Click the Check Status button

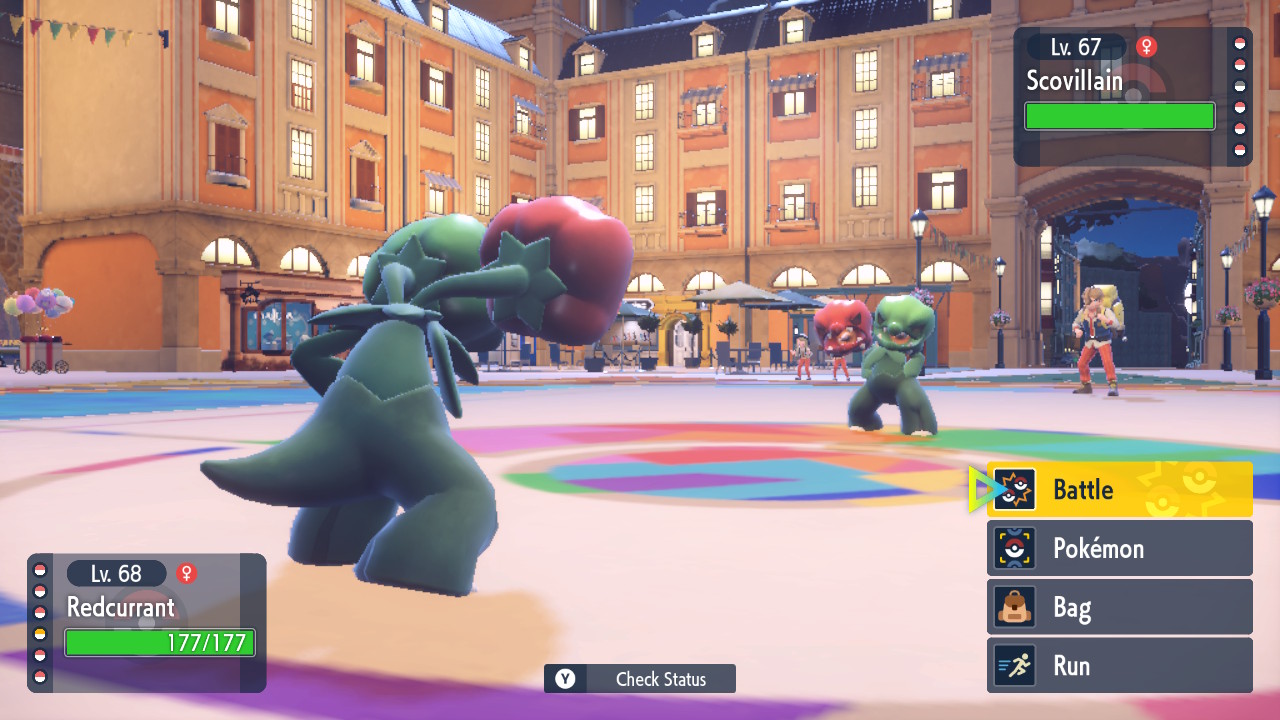pos(640,679)
